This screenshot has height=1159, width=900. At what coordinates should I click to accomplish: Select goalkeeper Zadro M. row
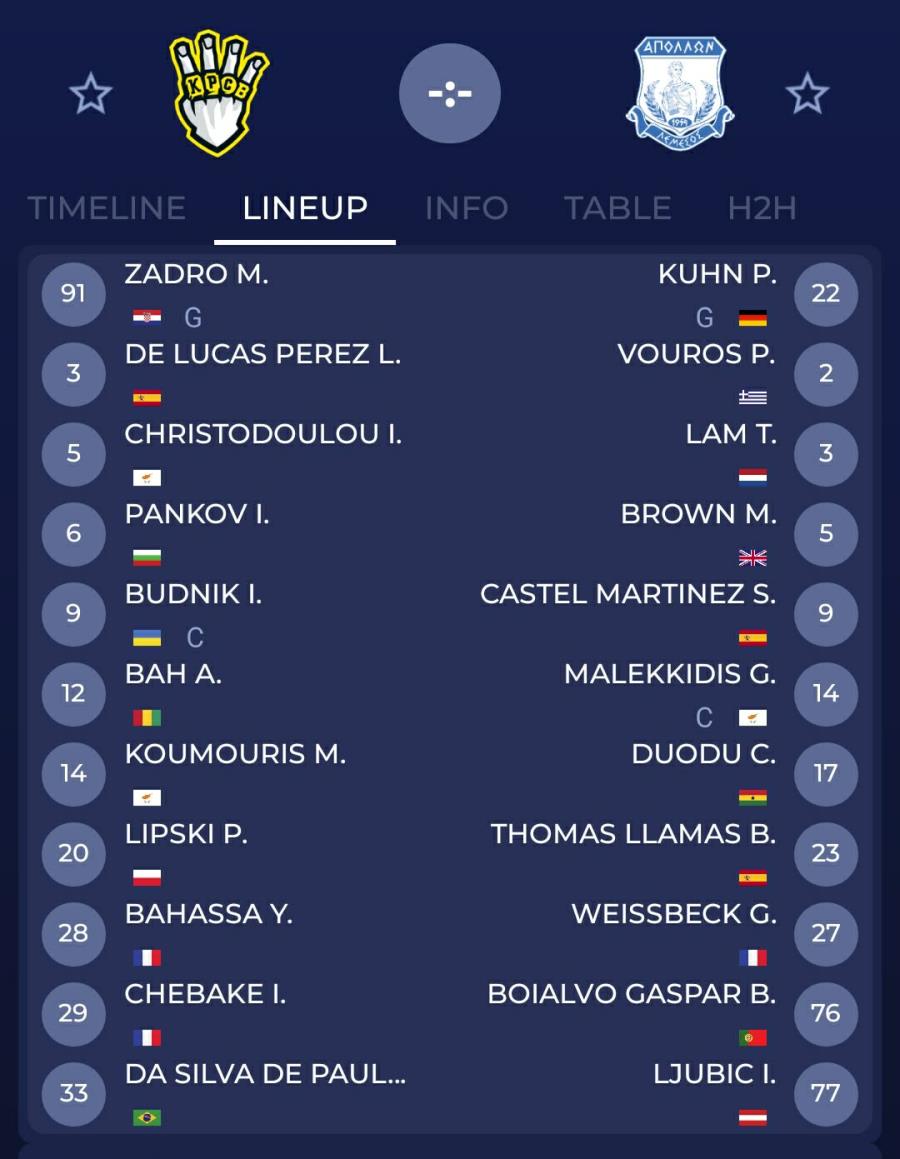coord(196,275)
